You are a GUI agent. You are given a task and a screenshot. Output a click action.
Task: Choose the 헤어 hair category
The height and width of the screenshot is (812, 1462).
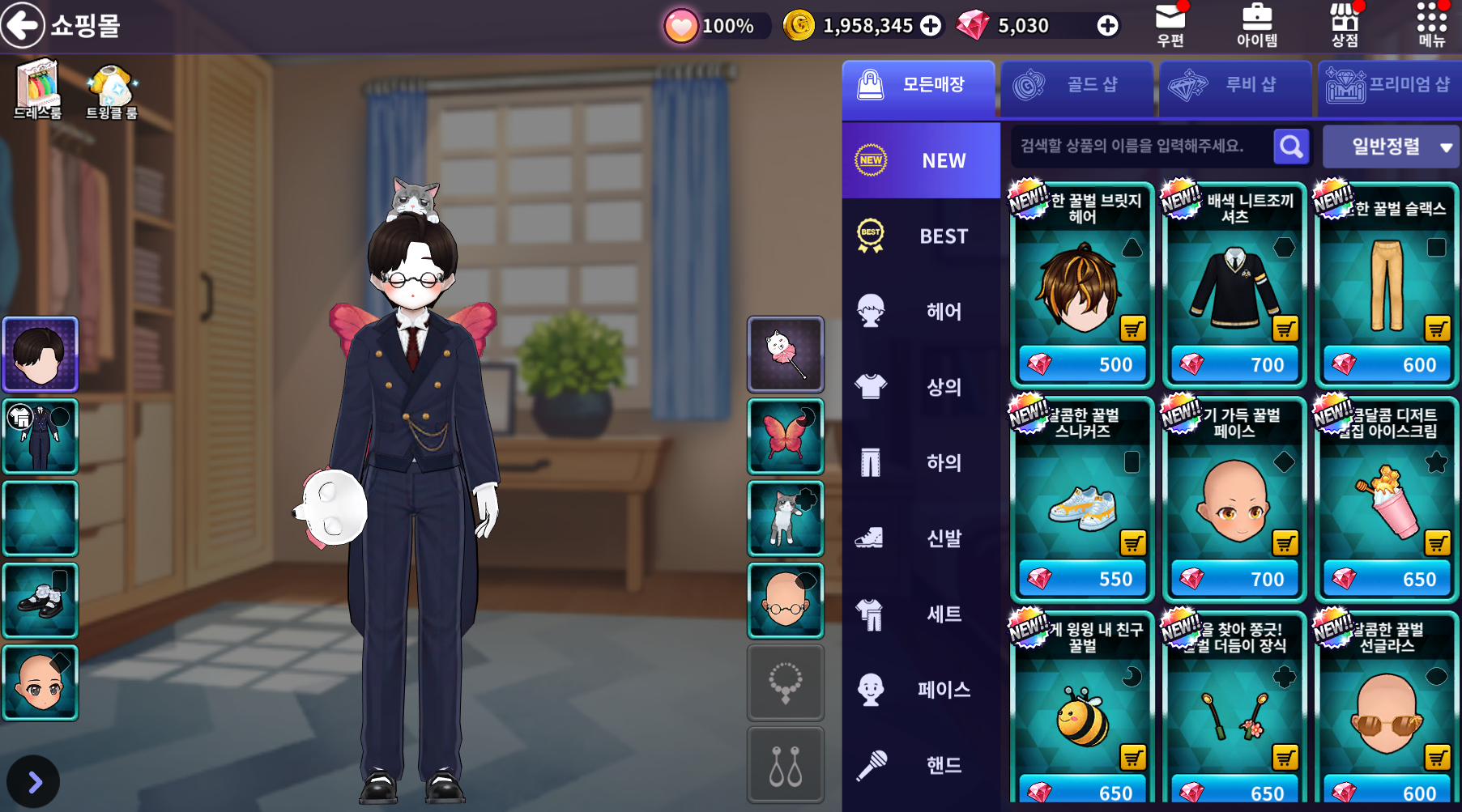[x=921, y=312]
